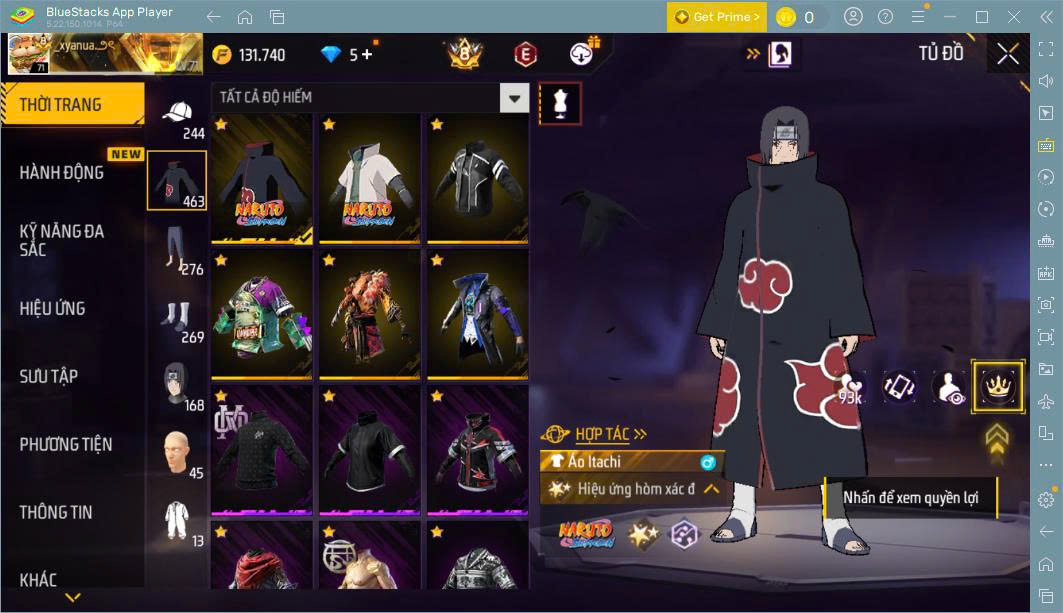Select the shoes subcategory icon
The image size is (1063, 613).
tap(177, 316)
